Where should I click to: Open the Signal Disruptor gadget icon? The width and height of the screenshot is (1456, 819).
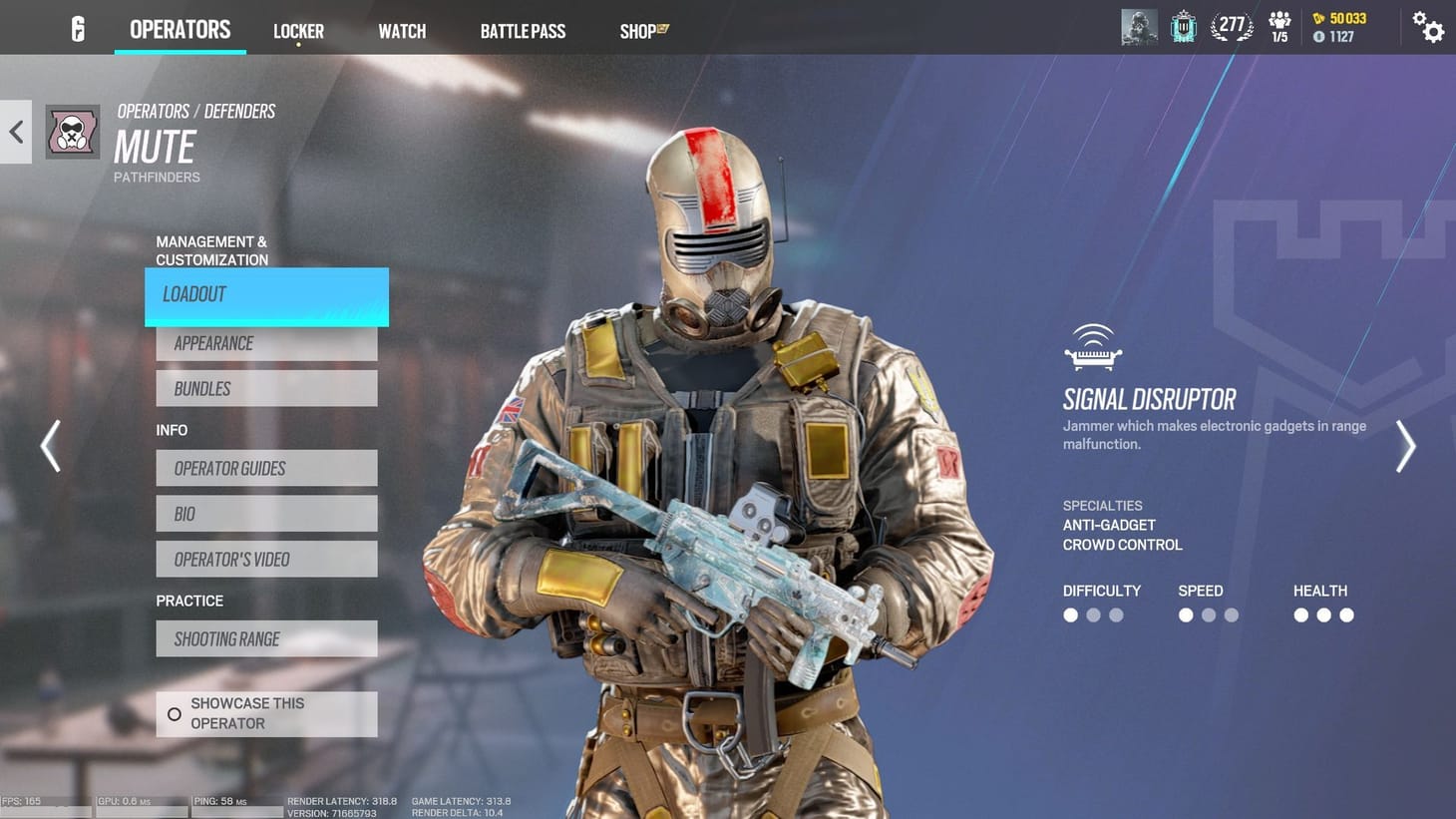click(1092, 346)
